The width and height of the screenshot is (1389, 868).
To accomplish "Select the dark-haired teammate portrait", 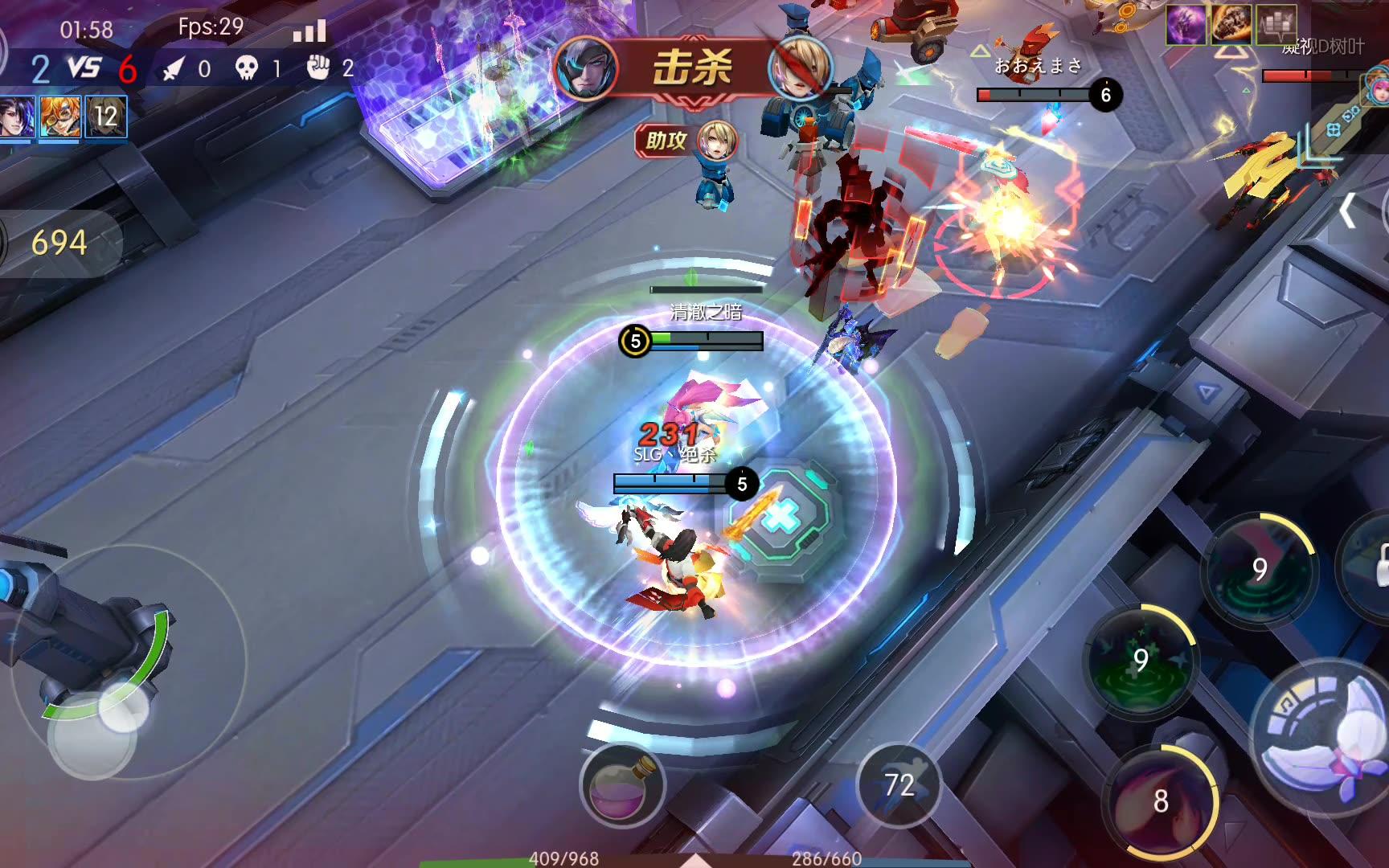I will pos(16,118).
